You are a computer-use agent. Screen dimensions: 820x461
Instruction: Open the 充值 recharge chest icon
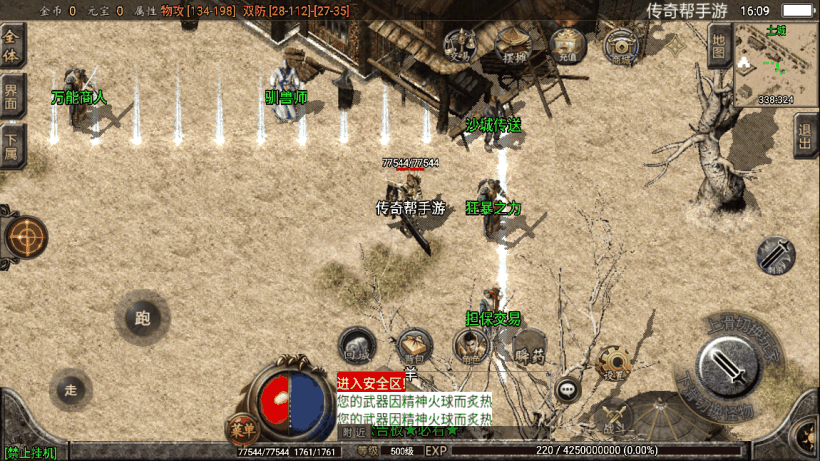567,44
